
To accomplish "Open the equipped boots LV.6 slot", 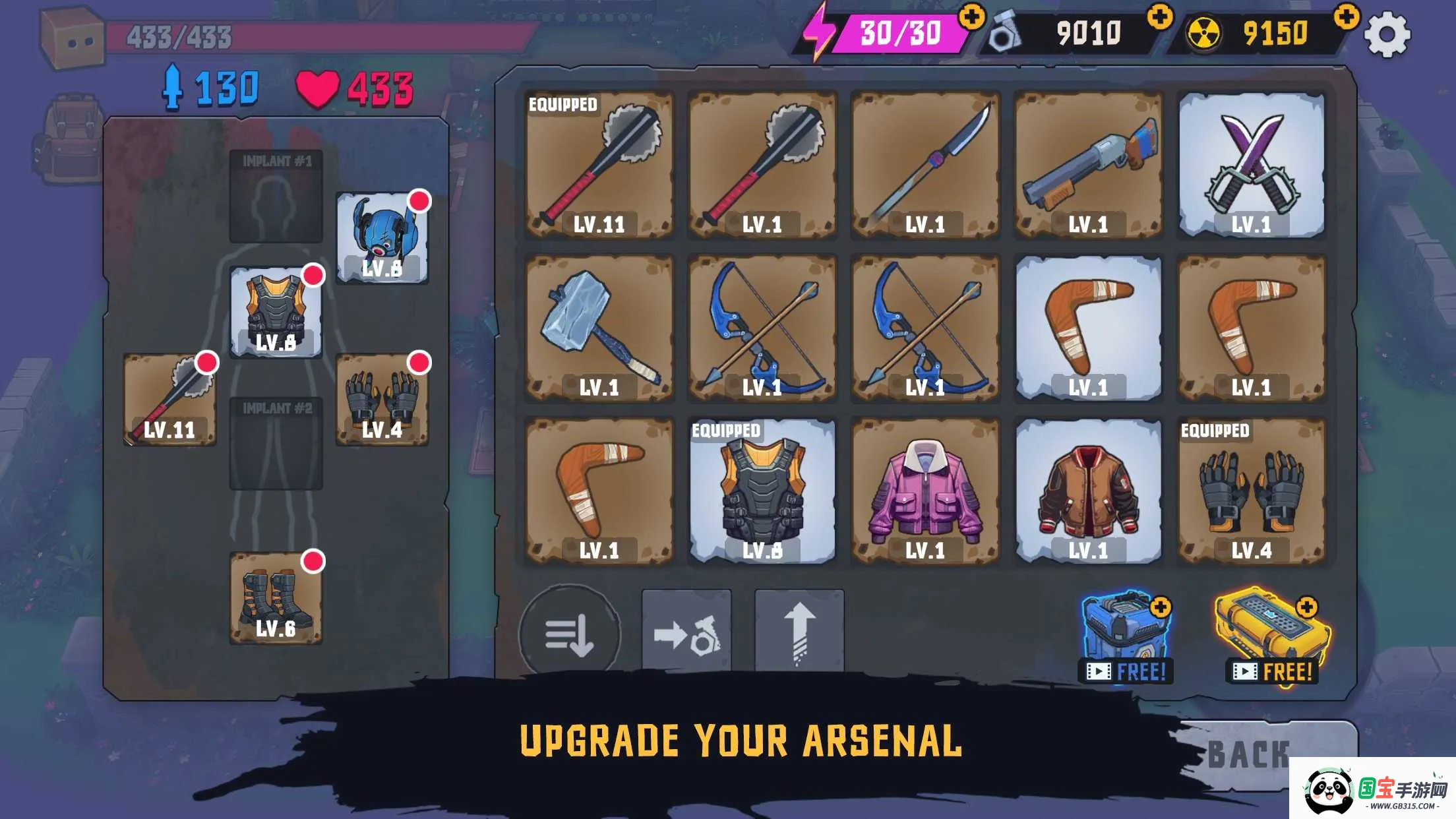I will tap(276, 598).
